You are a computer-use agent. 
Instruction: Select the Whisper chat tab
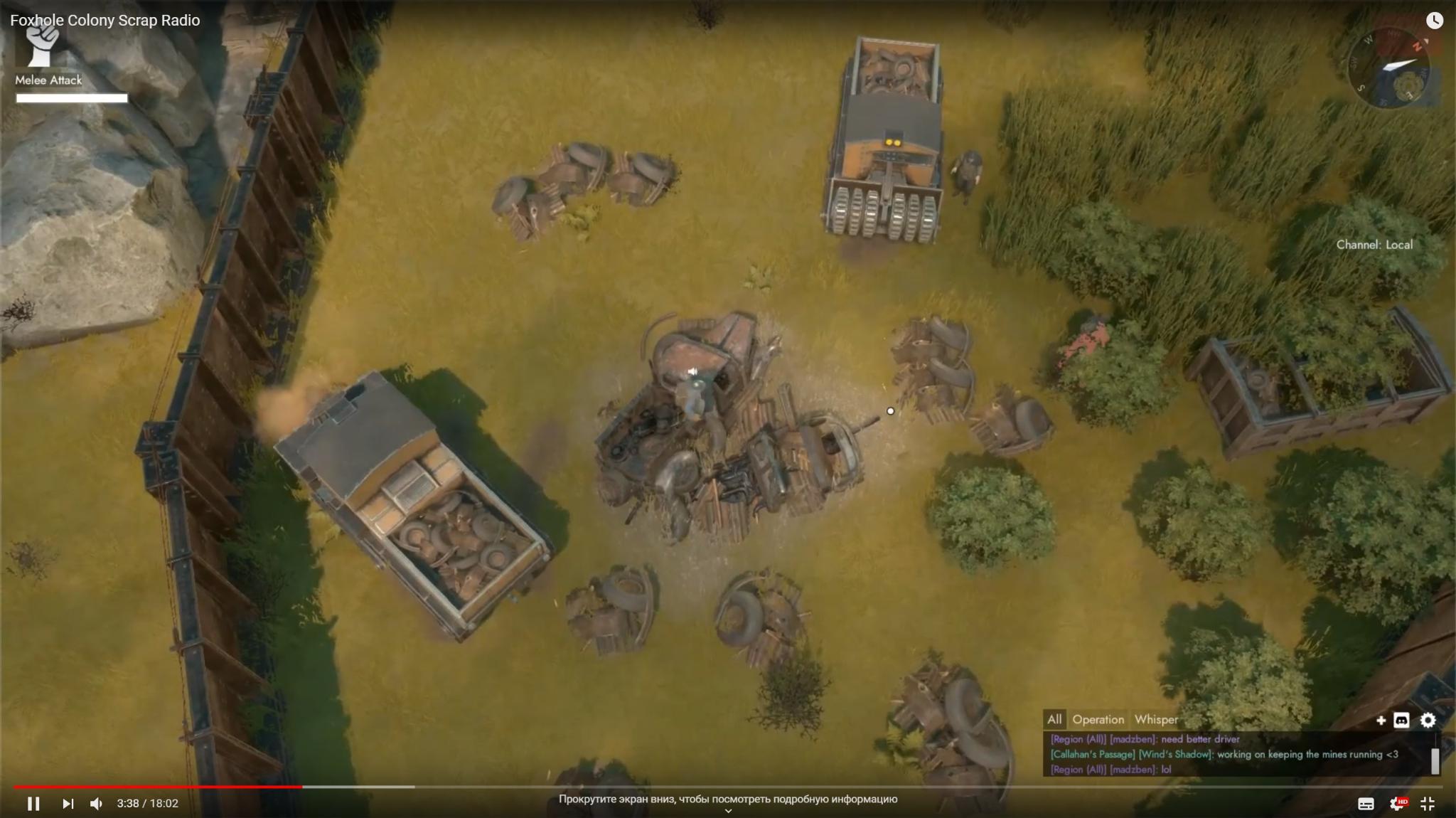[1156, 720]
